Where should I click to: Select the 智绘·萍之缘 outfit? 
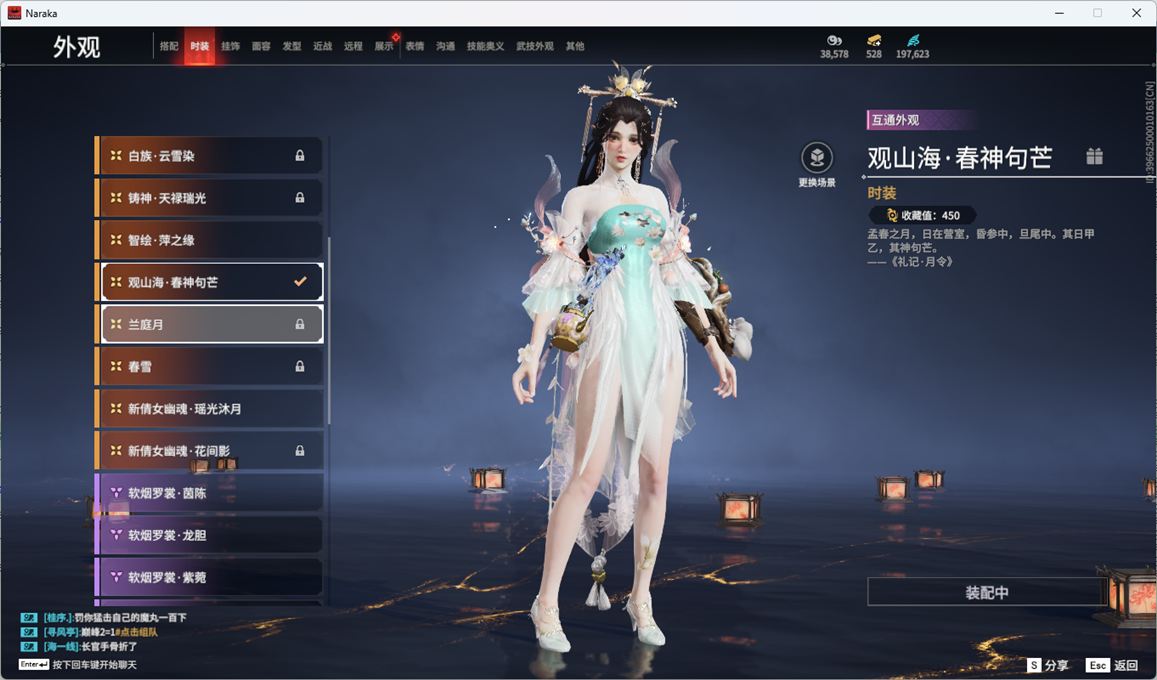210,240
